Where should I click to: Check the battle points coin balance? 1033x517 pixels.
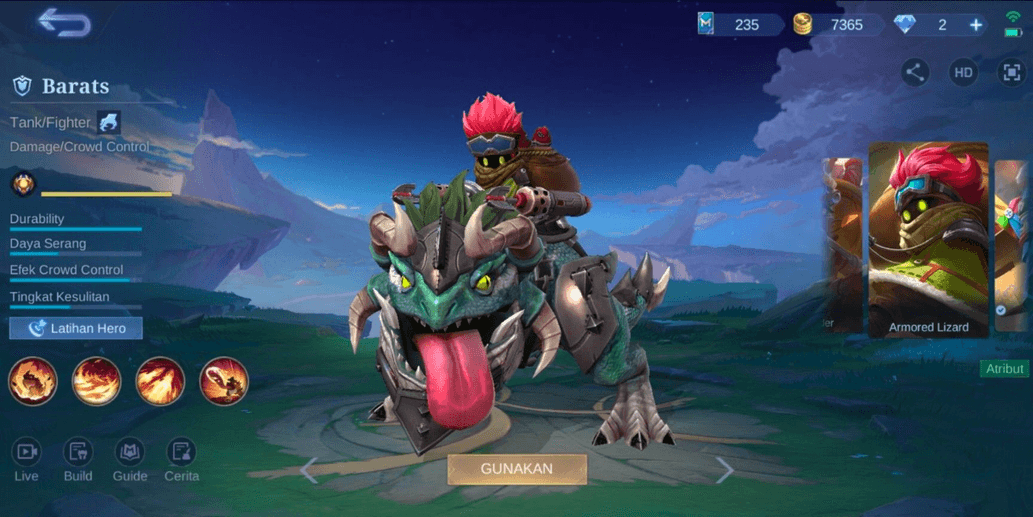(x=830, y=25)
